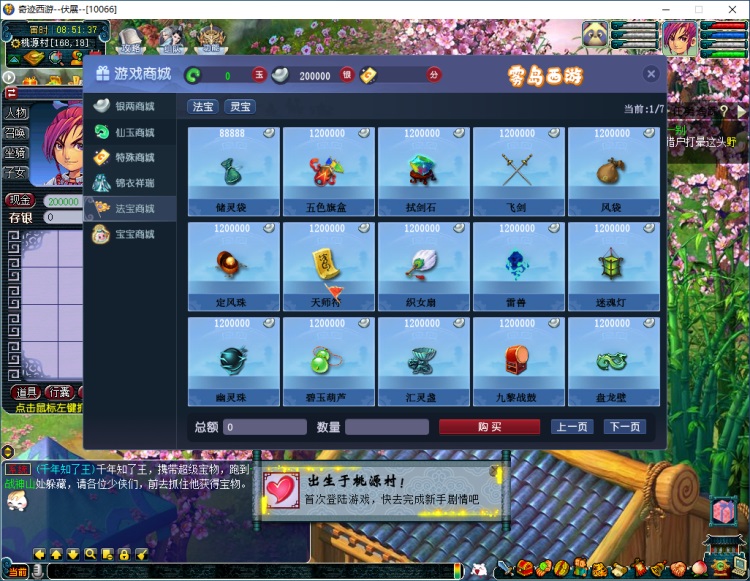This screenshot has height=581, width=750.
Task: Click the red 购买 purchase button
Action: tap(489, 427)
